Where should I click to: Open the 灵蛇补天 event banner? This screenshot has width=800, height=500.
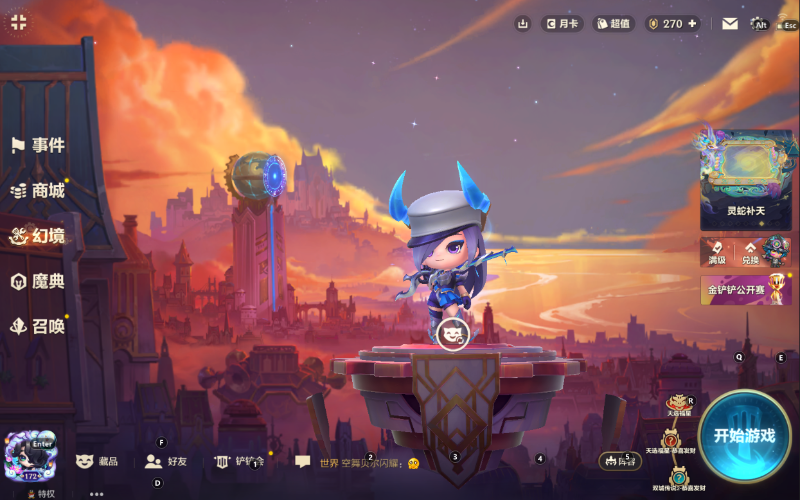746,177
